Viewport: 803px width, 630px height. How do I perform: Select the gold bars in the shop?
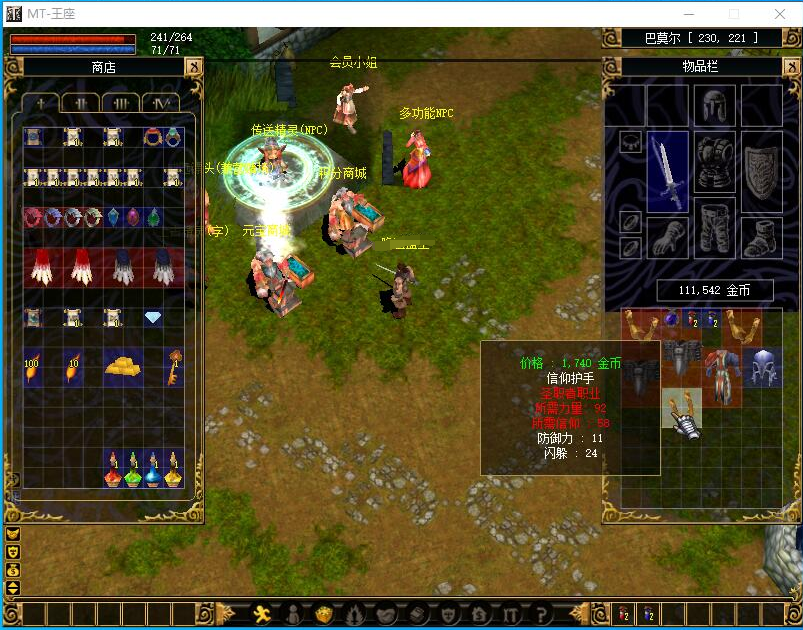coord(123,364)
